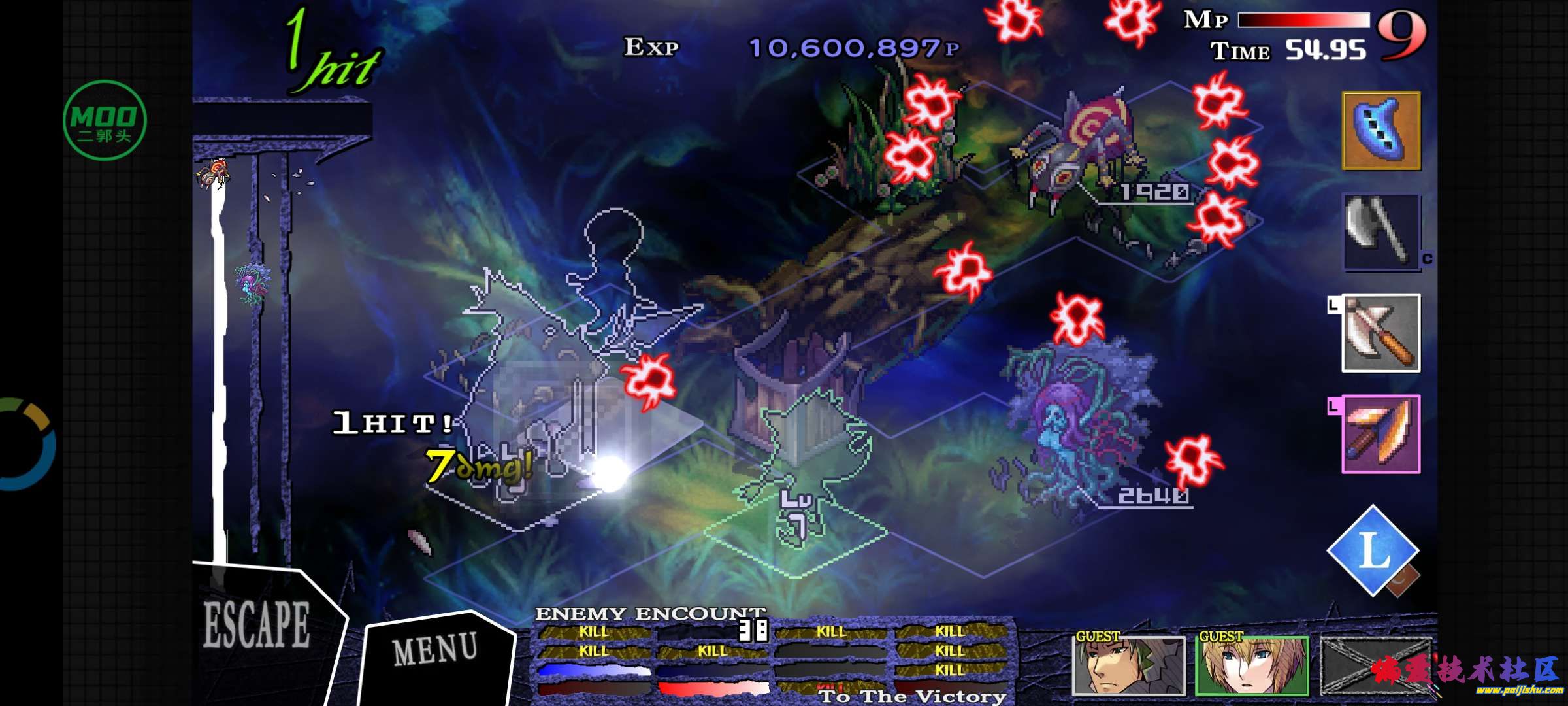Select the brown-haired guest portrait
This screenshot has width=1568, height=706.
1128,665
